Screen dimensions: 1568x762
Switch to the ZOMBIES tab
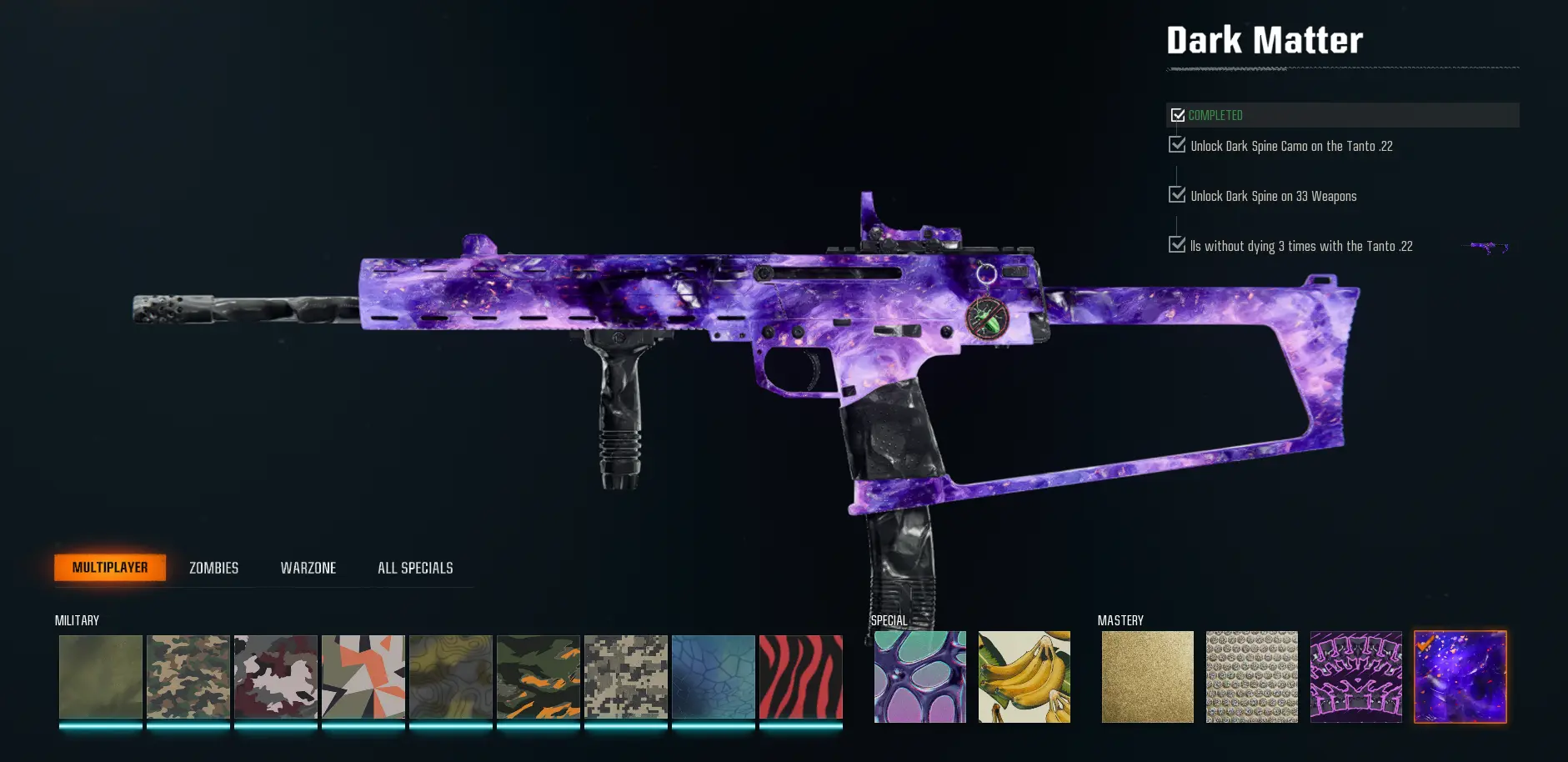click(x=213, y=568)
